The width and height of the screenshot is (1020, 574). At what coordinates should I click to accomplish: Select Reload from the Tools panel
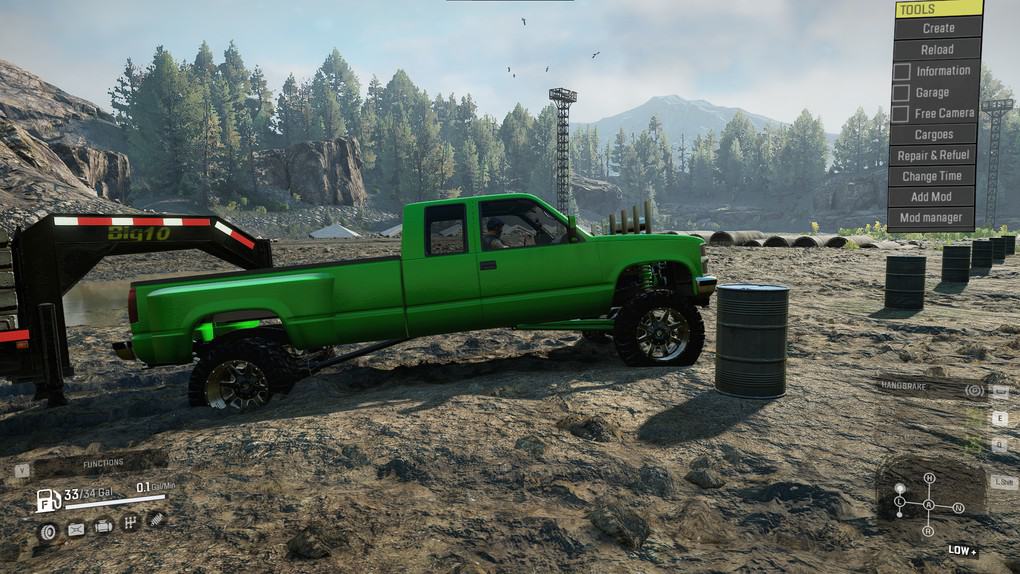coord(937,49)
